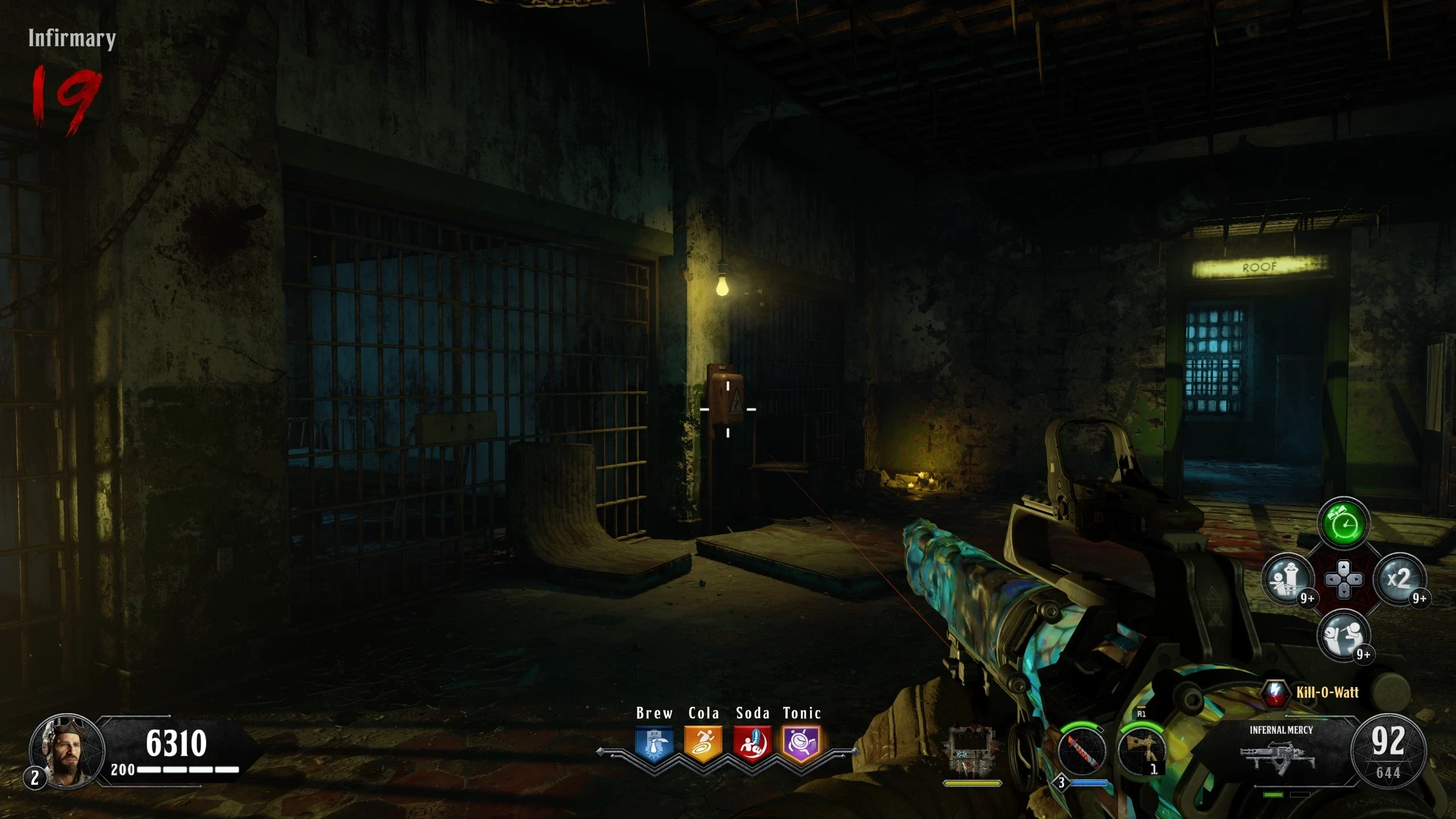The height and width of the screenshot is (819, 1456).
Task: Use the elixir showing a surrendering figure
Action: (x=1288, y=580)
